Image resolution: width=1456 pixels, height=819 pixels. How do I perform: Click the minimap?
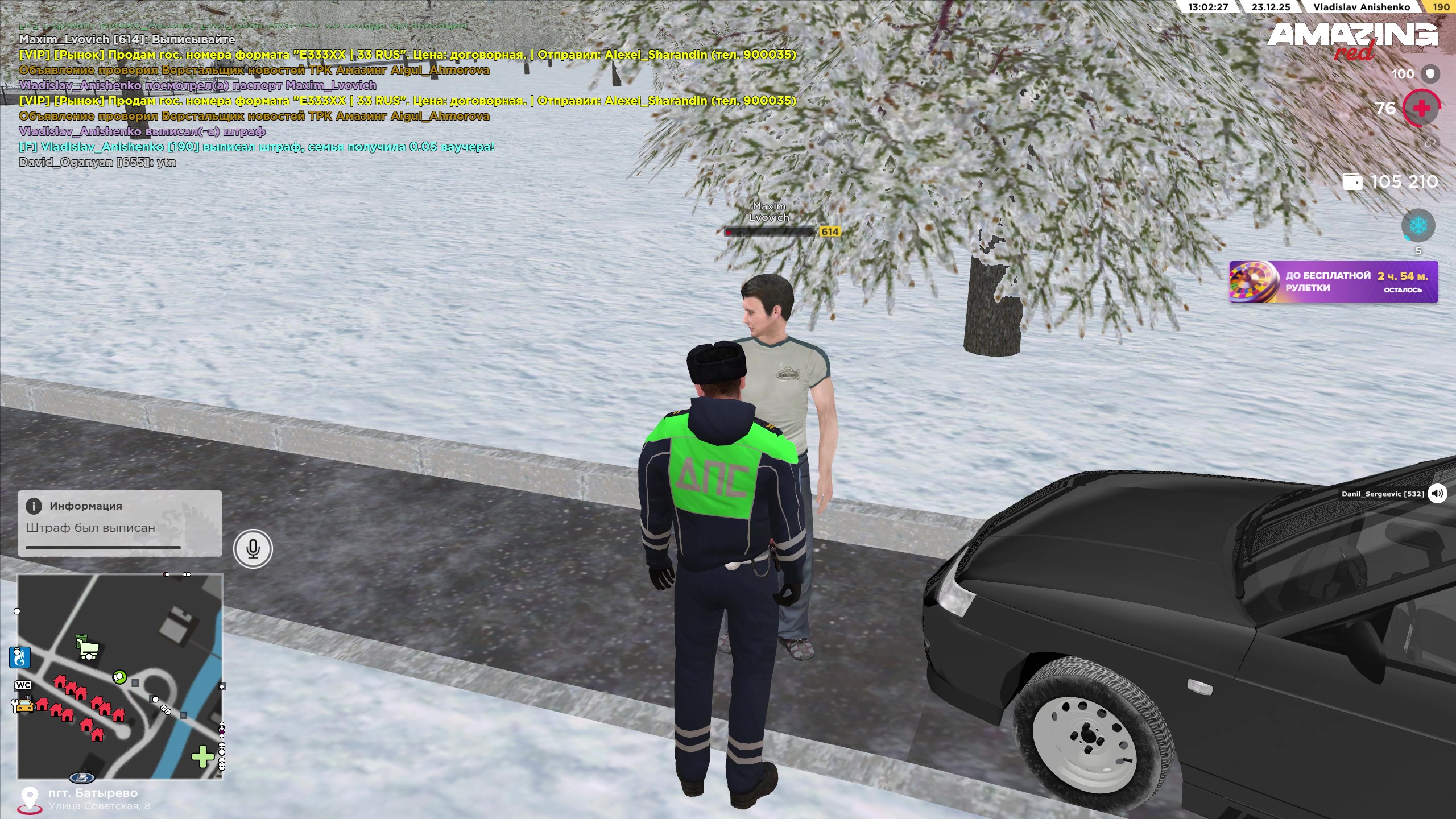click(120, 676)
